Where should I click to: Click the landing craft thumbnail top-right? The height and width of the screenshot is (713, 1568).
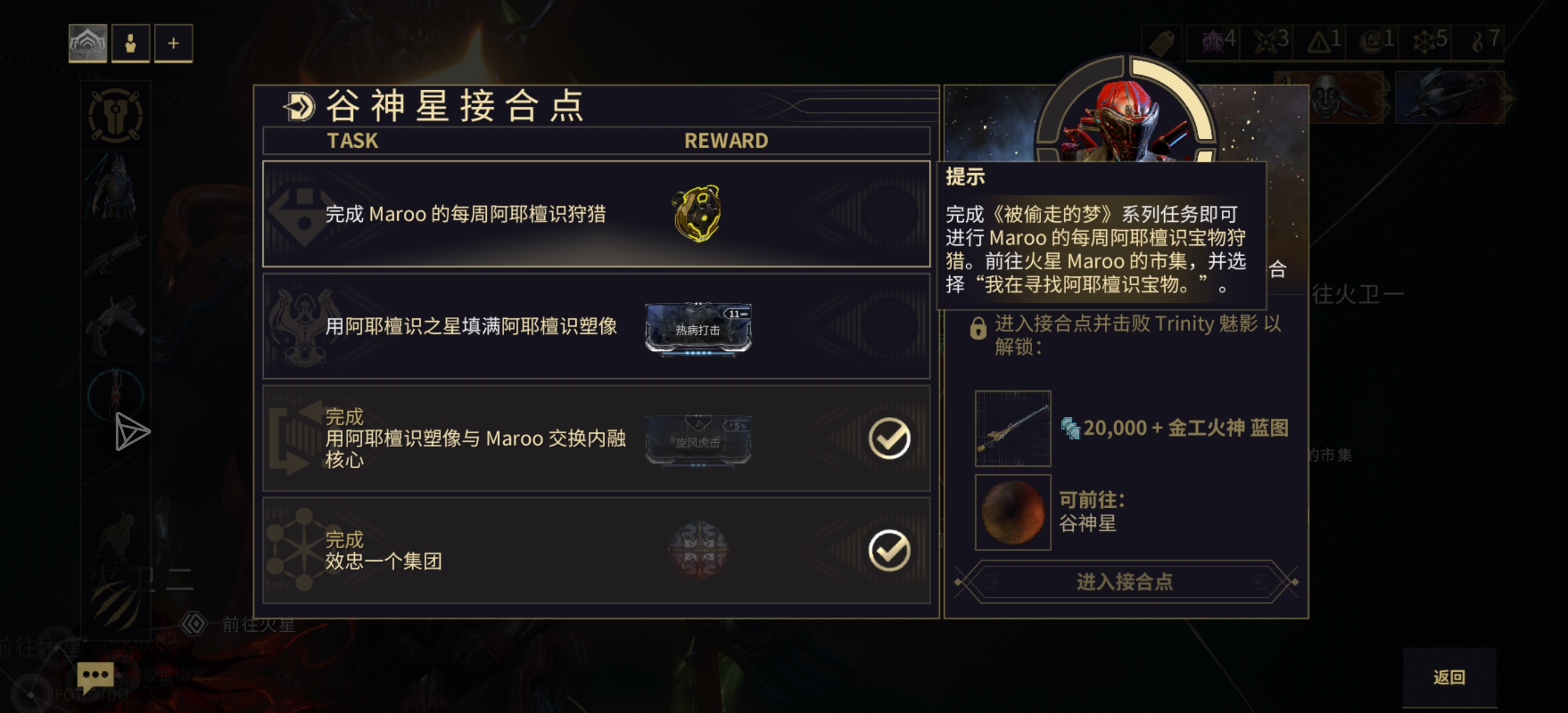1450,98
